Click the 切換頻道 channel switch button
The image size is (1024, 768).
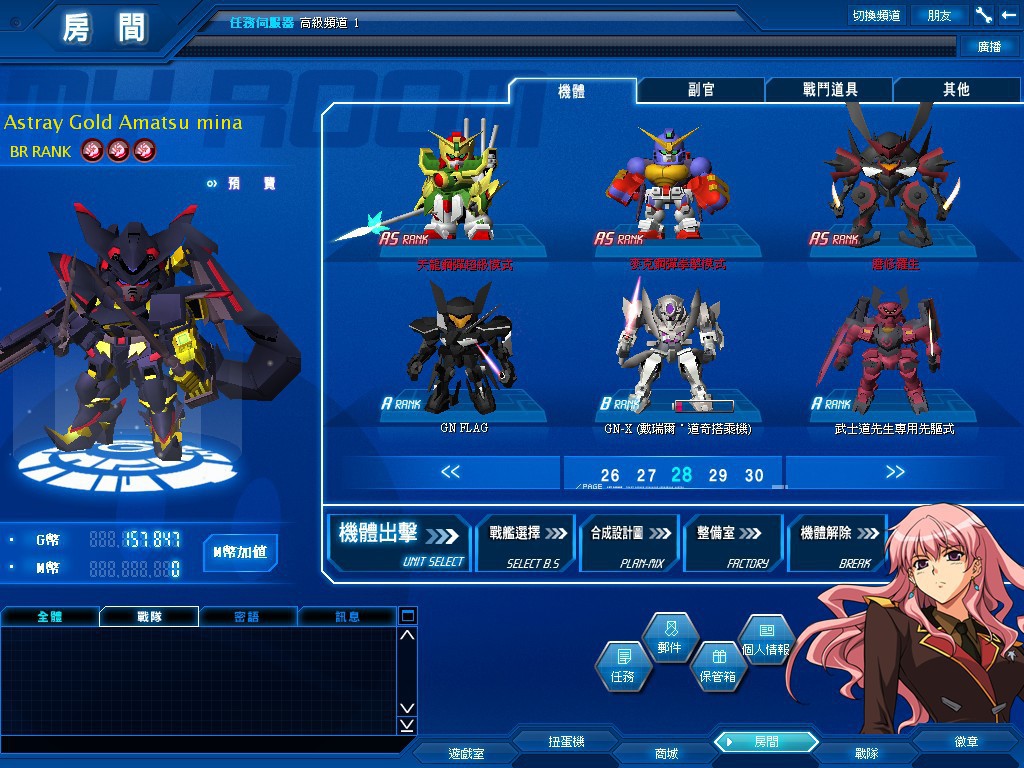(876, 15)
